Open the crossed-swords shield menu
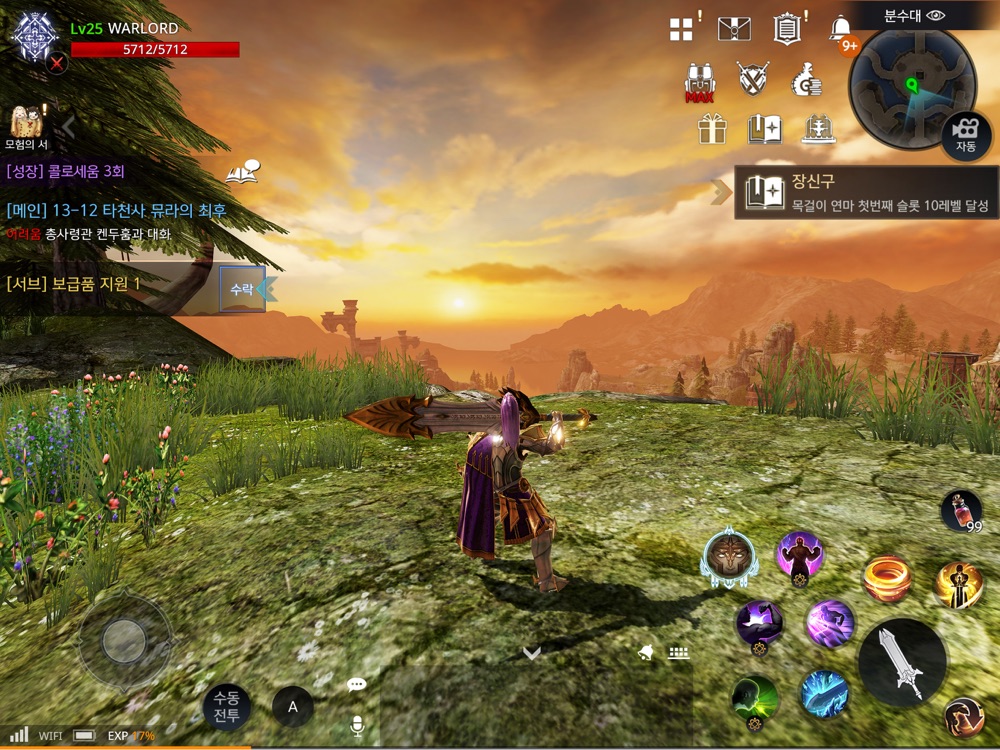Image resolution: width=1000 pixels, height=750 pixels. click(753, 79)
